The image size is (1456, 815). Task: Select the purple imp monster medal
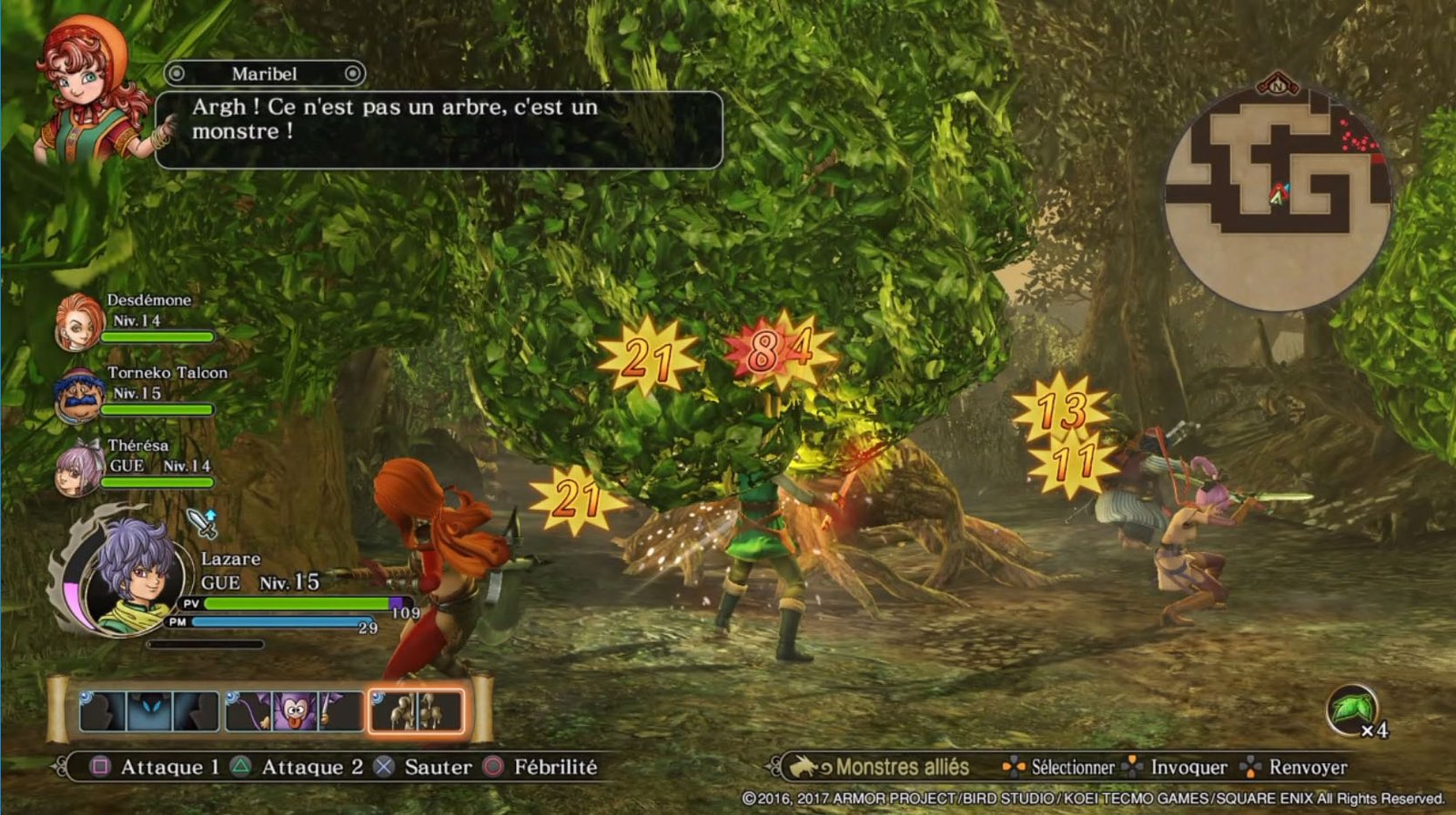click(x=294, y=711)
